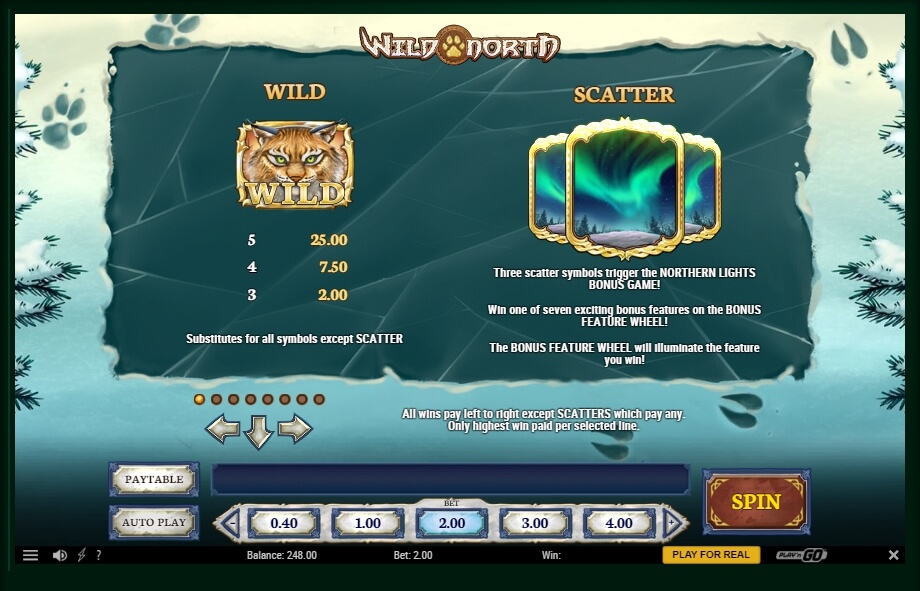Toggle the sound speaker icon

point(60,555)
